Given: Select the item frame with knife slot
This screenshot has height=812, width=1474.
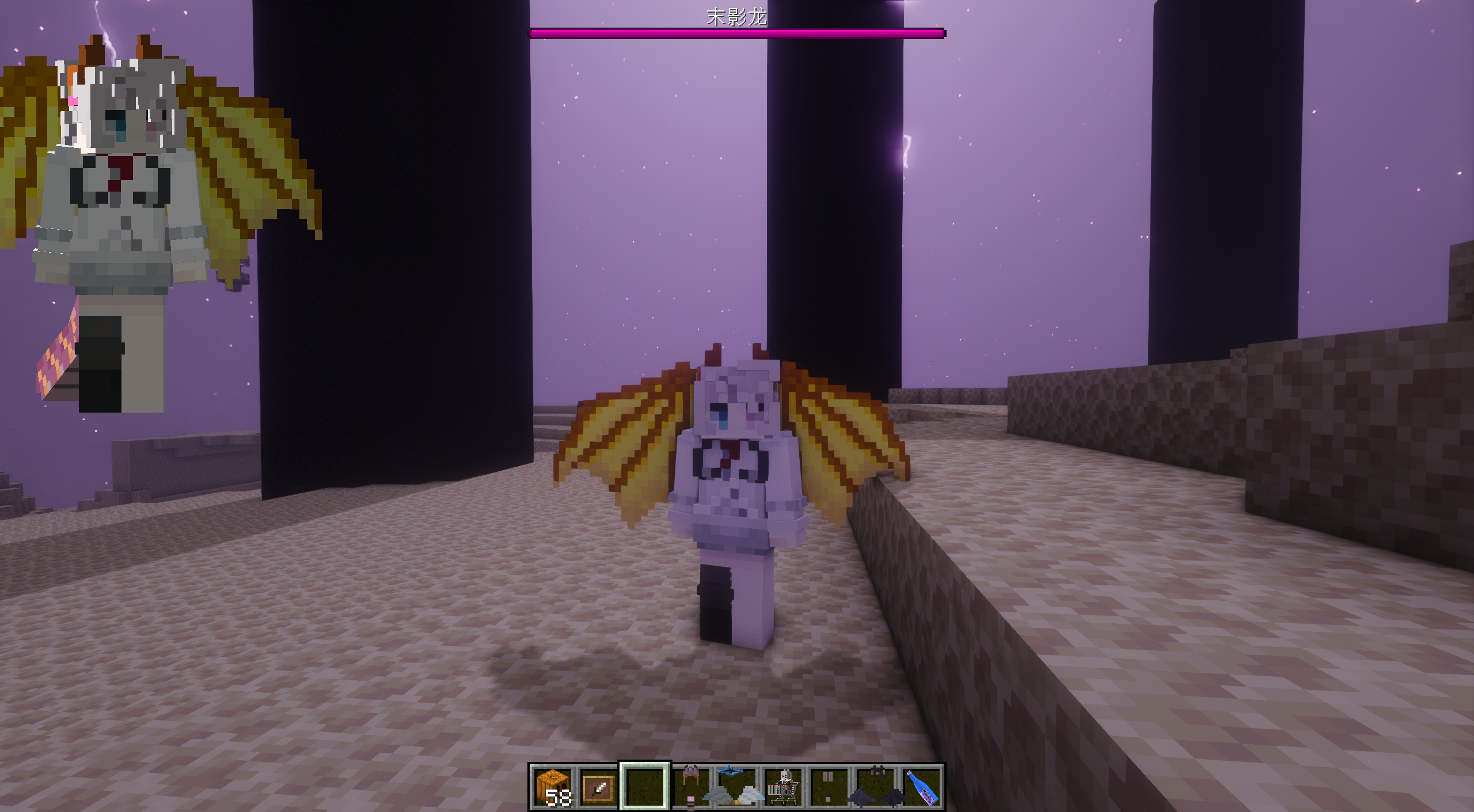Looking at the screenshot, I should coord(599,787).
